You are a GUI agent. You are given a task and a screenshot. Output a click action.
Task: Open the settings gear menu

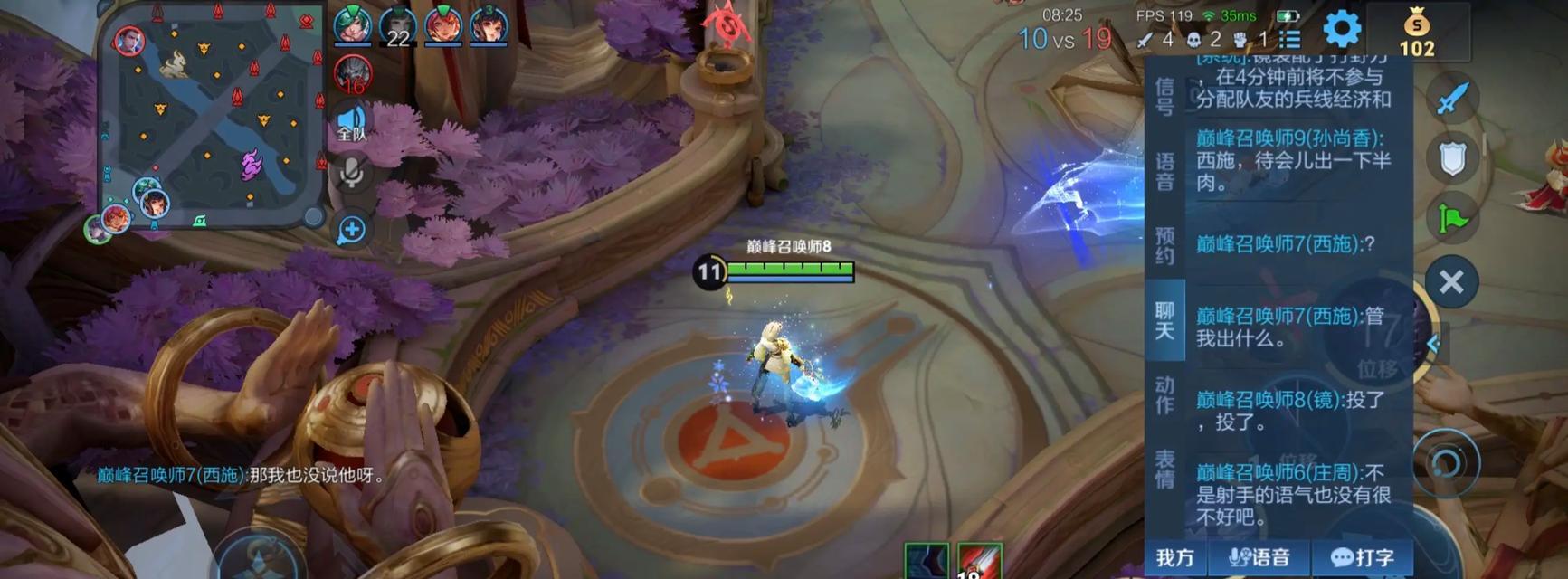(1342, 29)
